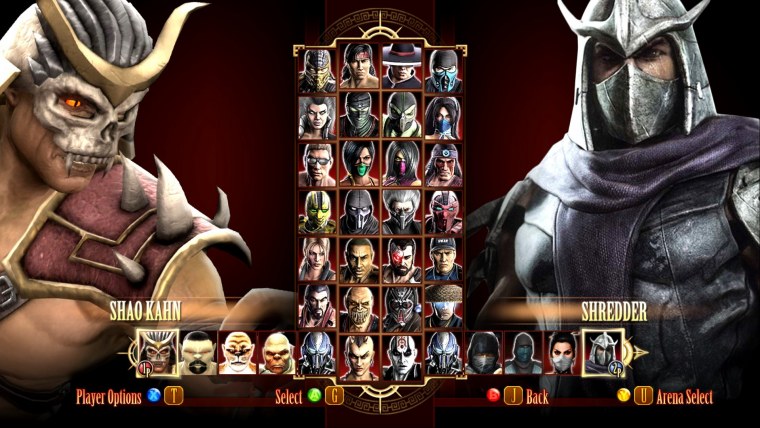Pick Nightwolf's portrait
Viewport: 760px width, 428px height.
(x=443, y=165)
